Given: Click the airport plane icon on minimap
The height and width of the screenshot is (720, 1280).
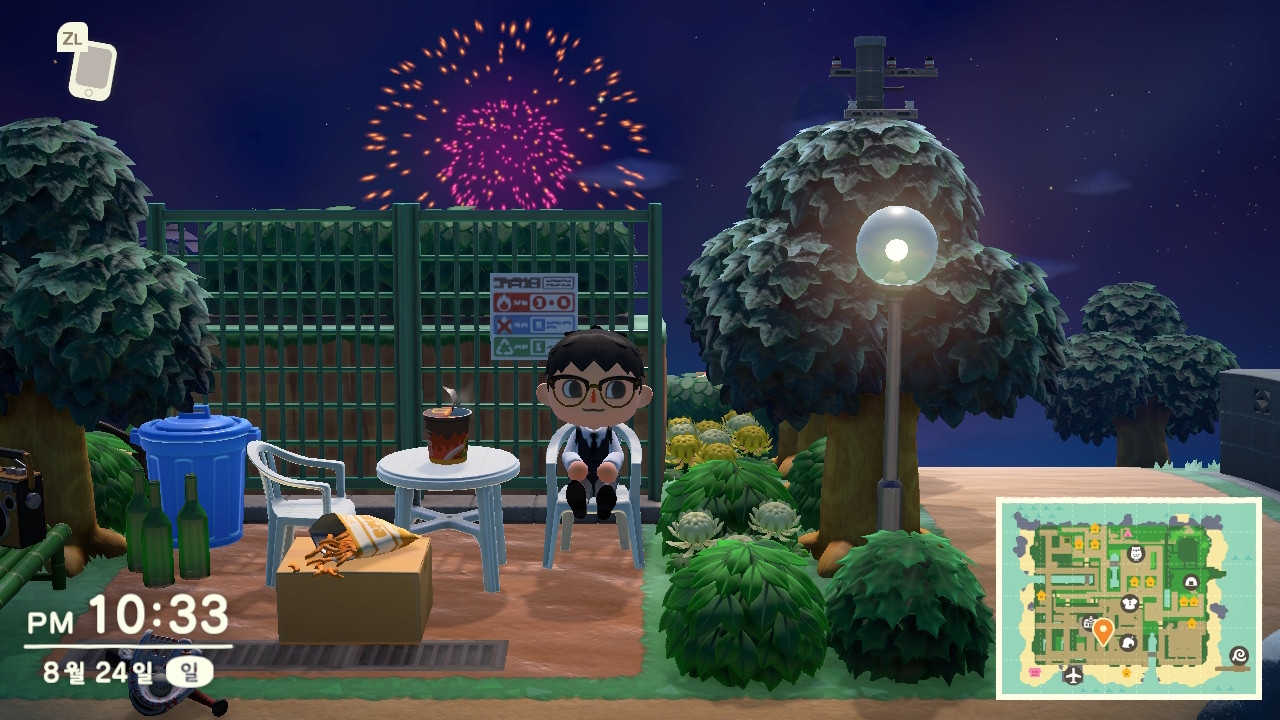Looking at the screenshot, I should [1074, 674].
